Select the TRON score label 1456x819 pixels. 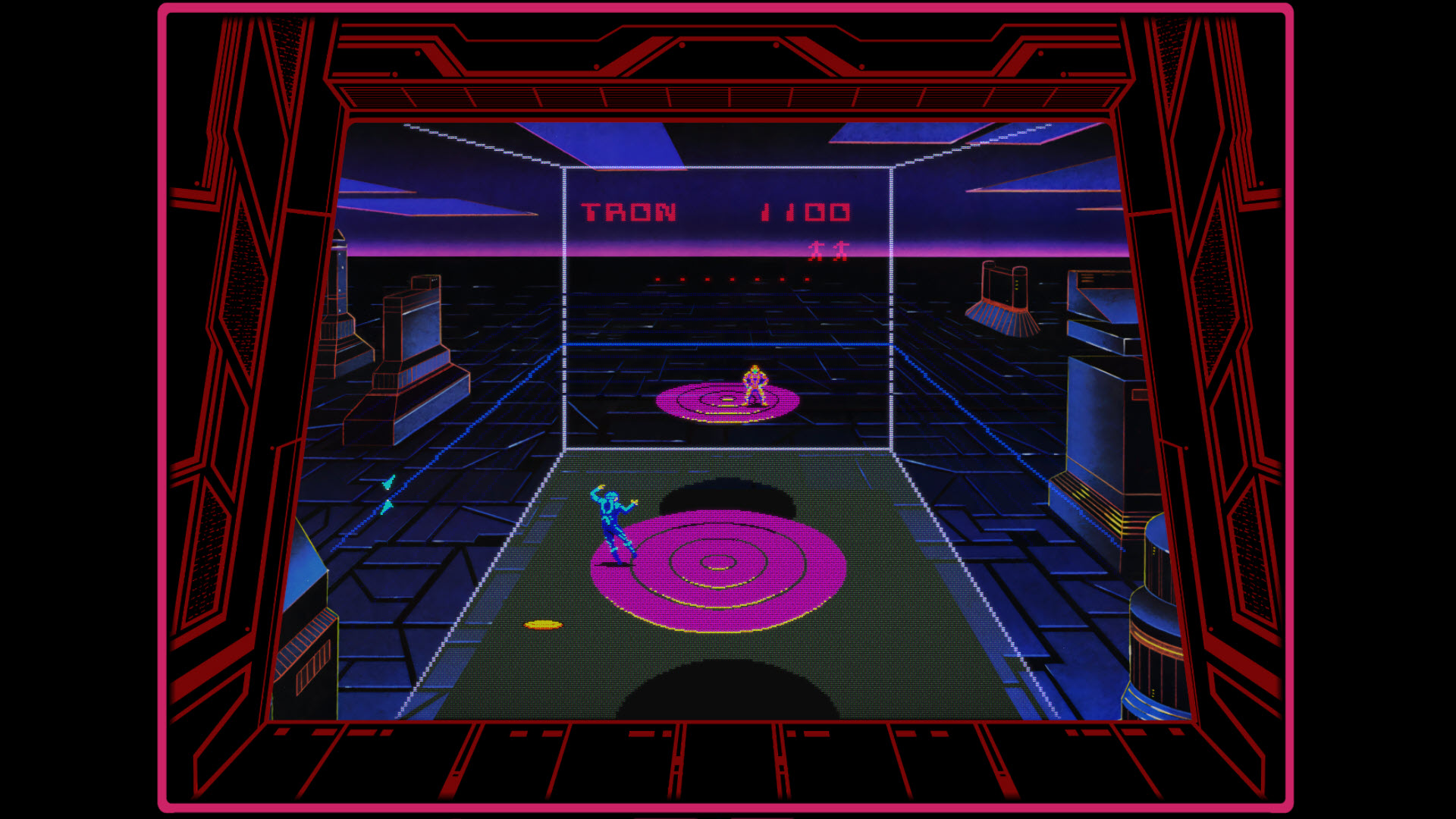pyautogui.click(x=629, y=212)
